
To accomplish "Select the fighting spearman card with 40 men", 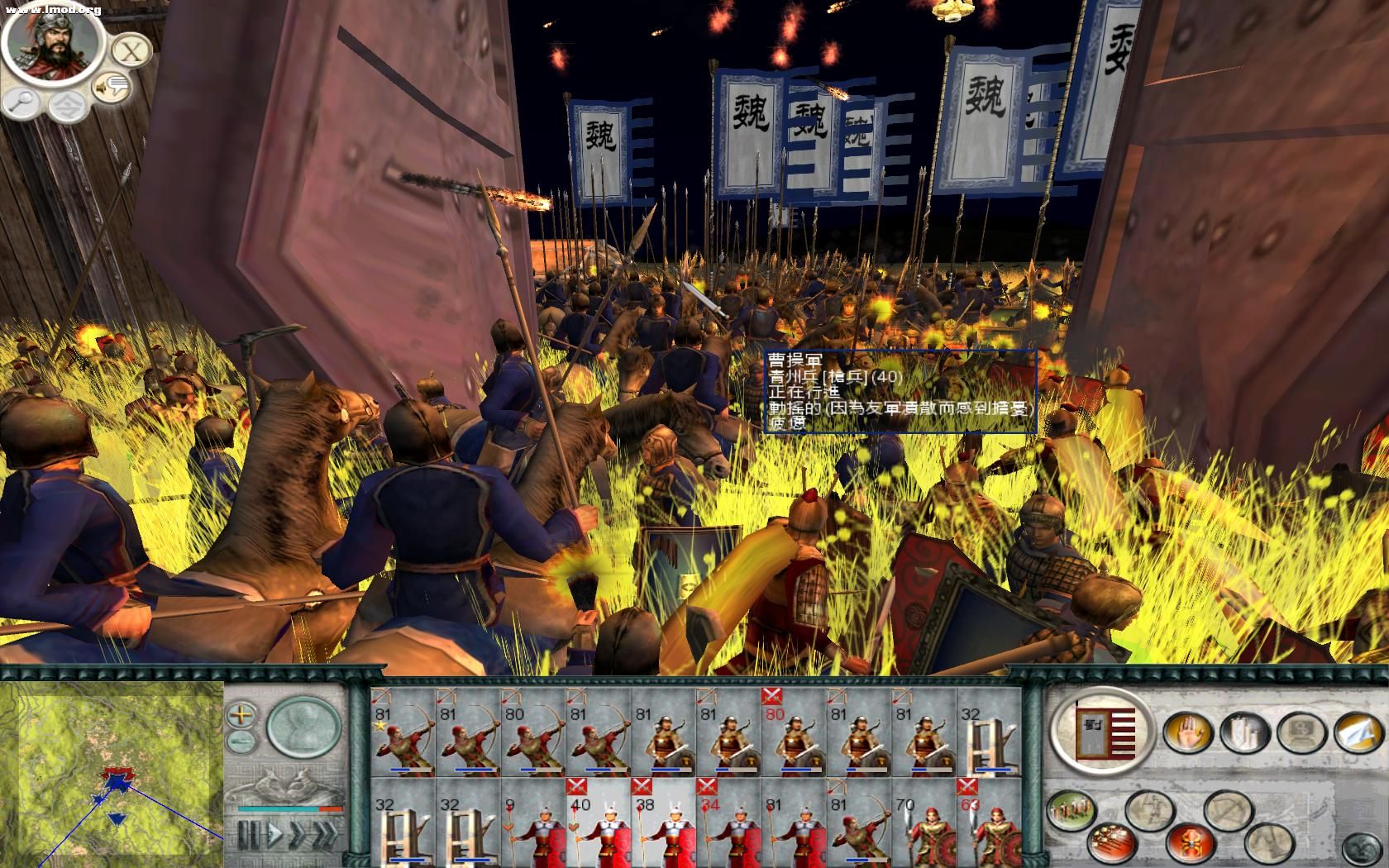I will click(x=598, y=823).
